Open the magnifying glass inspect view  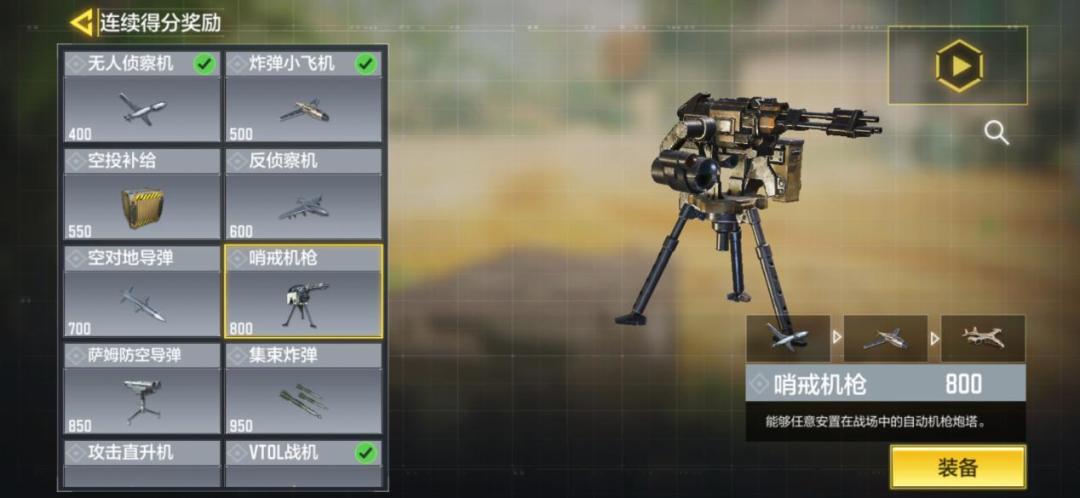tap(996, 133)
